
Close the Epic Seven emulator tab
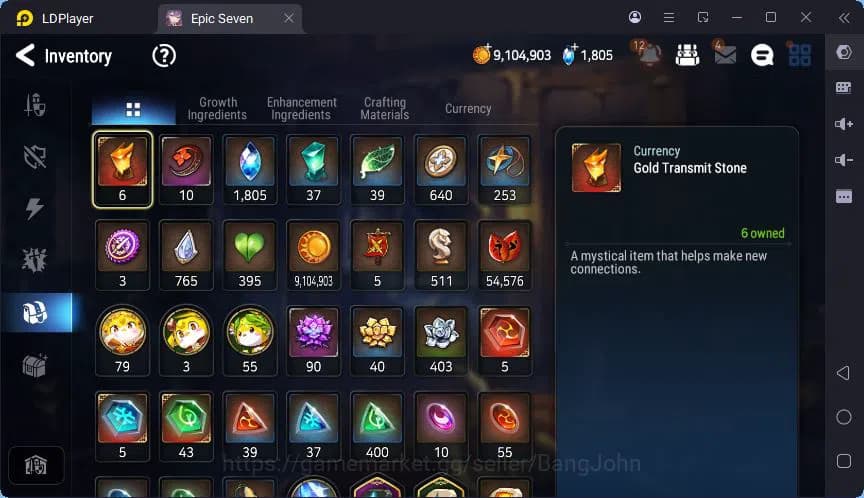[x=288, y=17]
